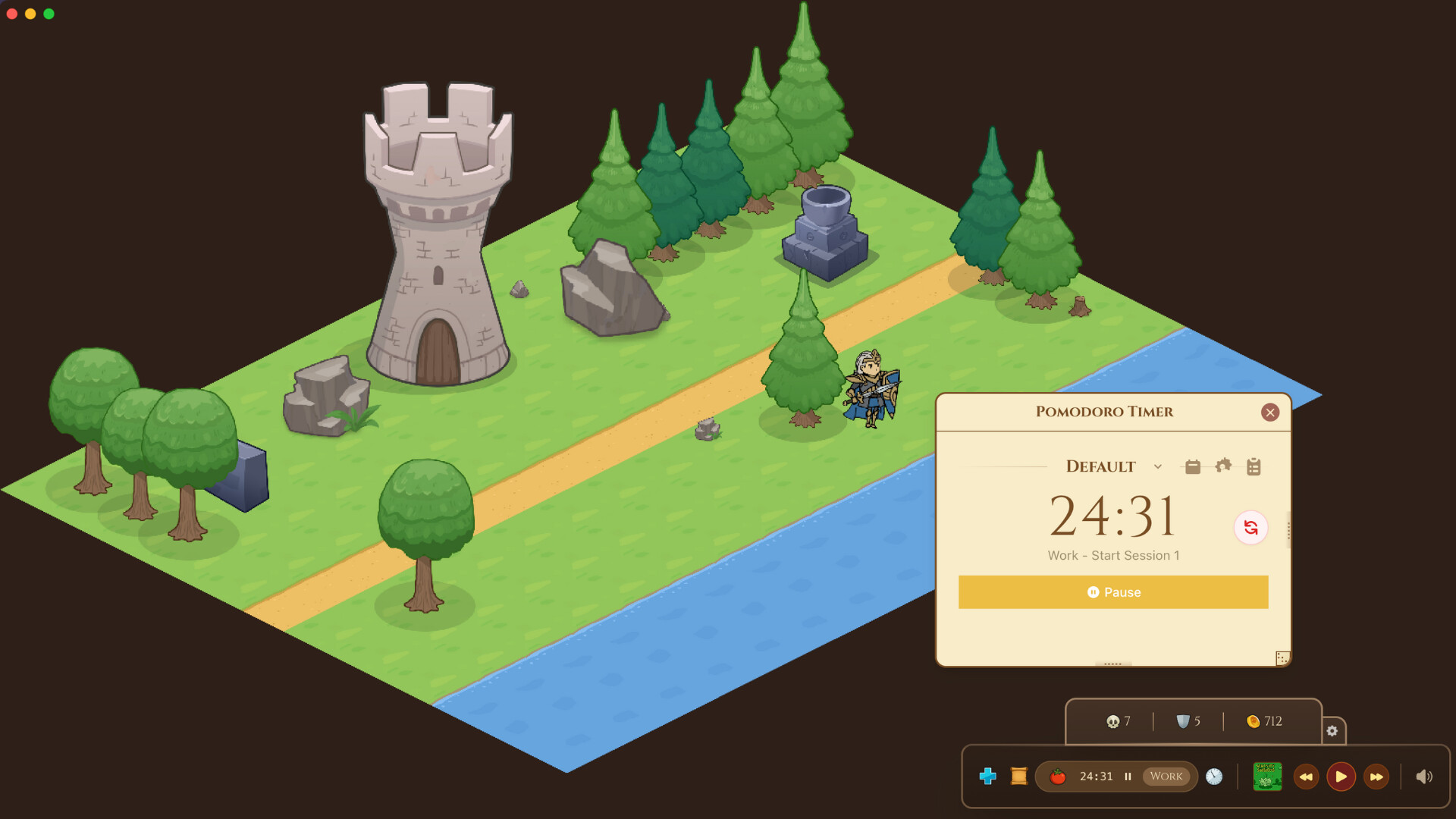
Task: Click the blue plus health icon
Action: tap(988, 776)
